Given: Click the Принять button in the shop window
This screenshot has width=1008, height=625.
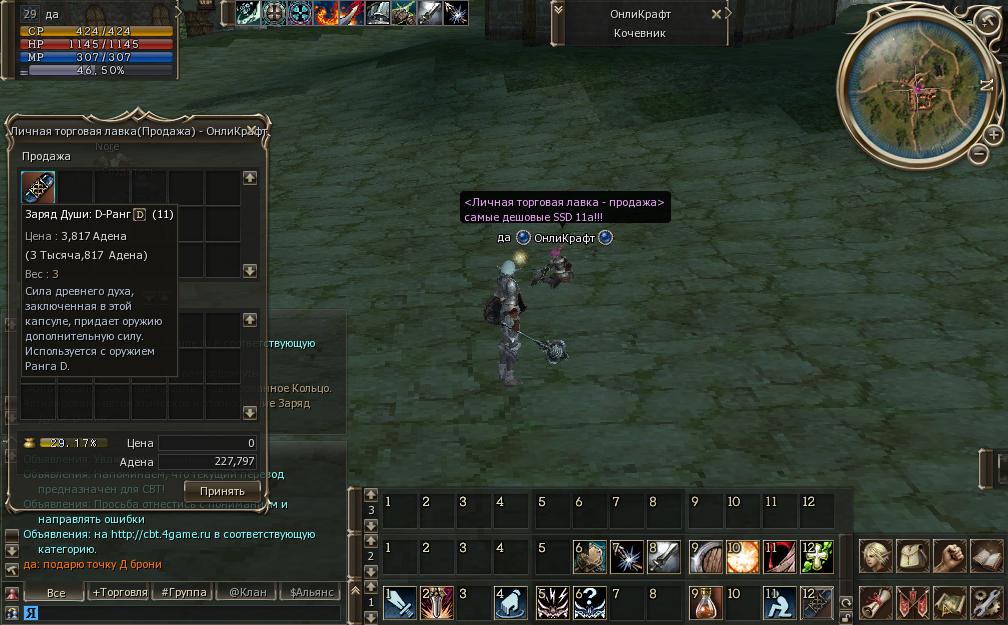Looking at the screenshot, I should click(222, 491).
